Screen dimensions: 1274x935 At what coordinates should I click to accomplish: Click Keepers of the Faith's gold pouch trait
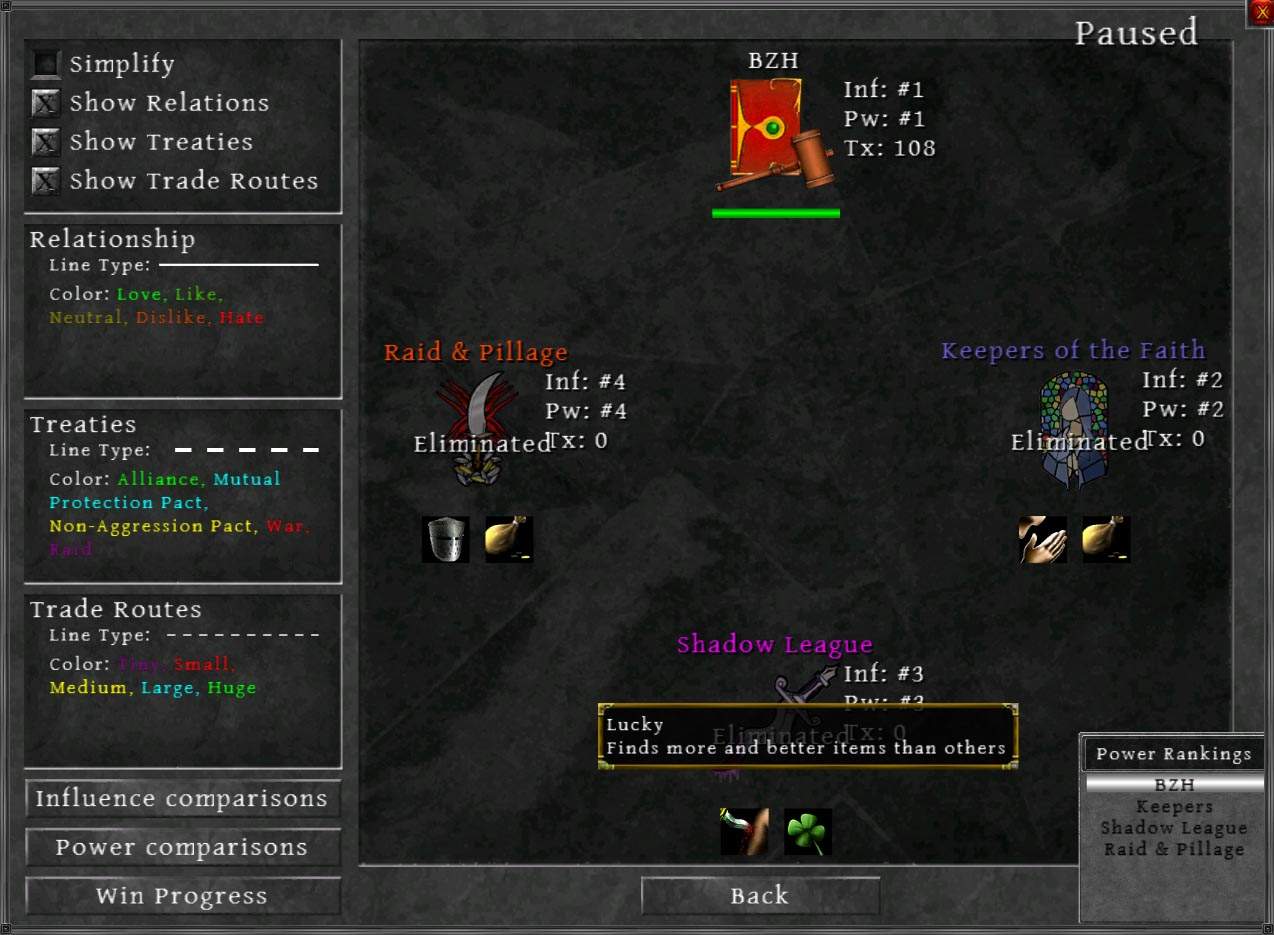[1106, 540]
